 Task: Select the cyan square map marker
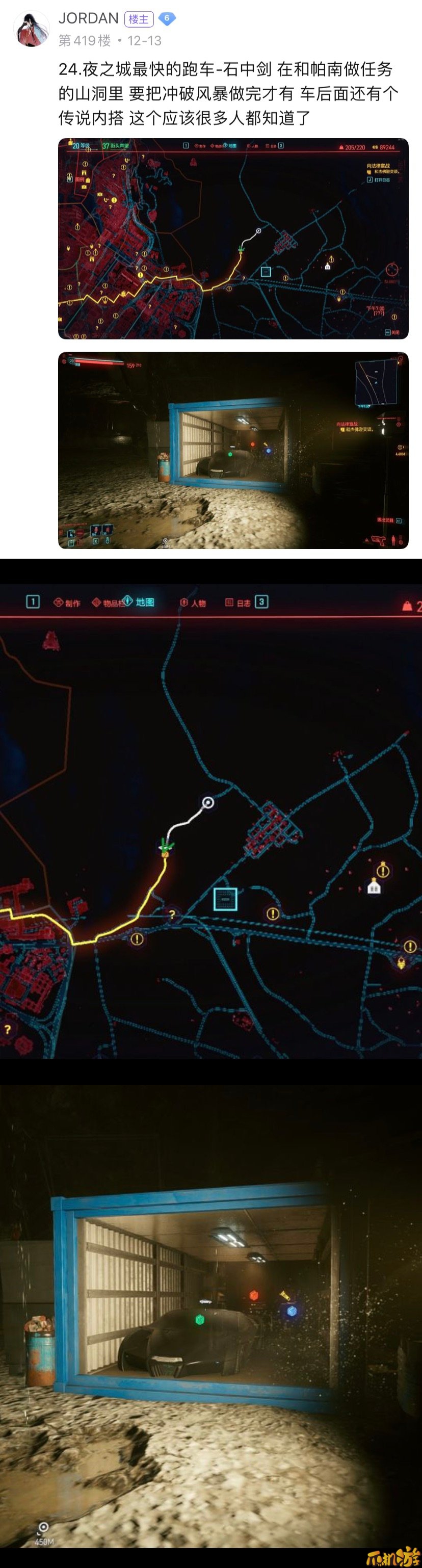tap(225, 898)
